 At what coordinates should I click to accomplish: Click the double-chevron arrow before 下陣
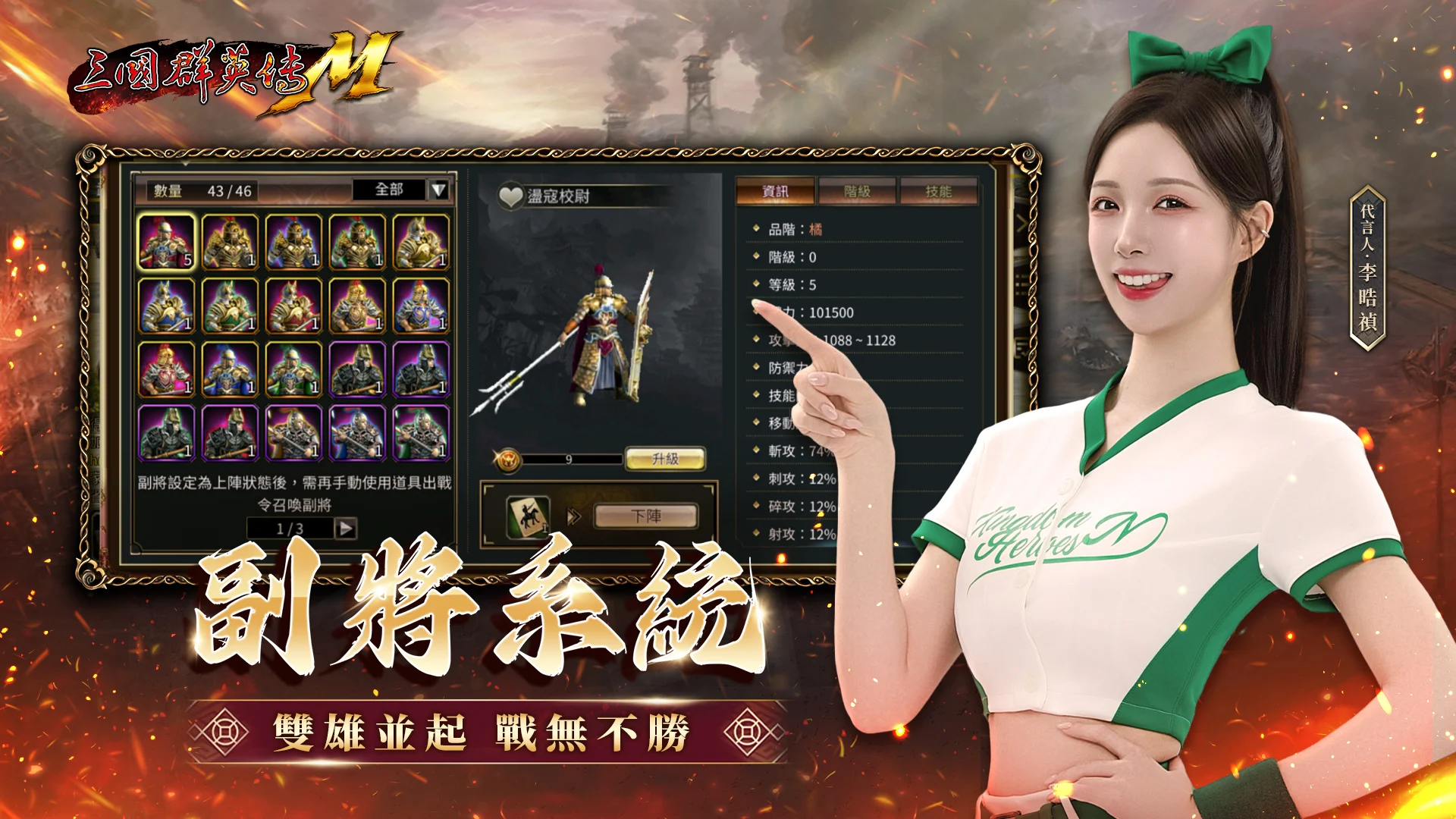pos(573,516)
